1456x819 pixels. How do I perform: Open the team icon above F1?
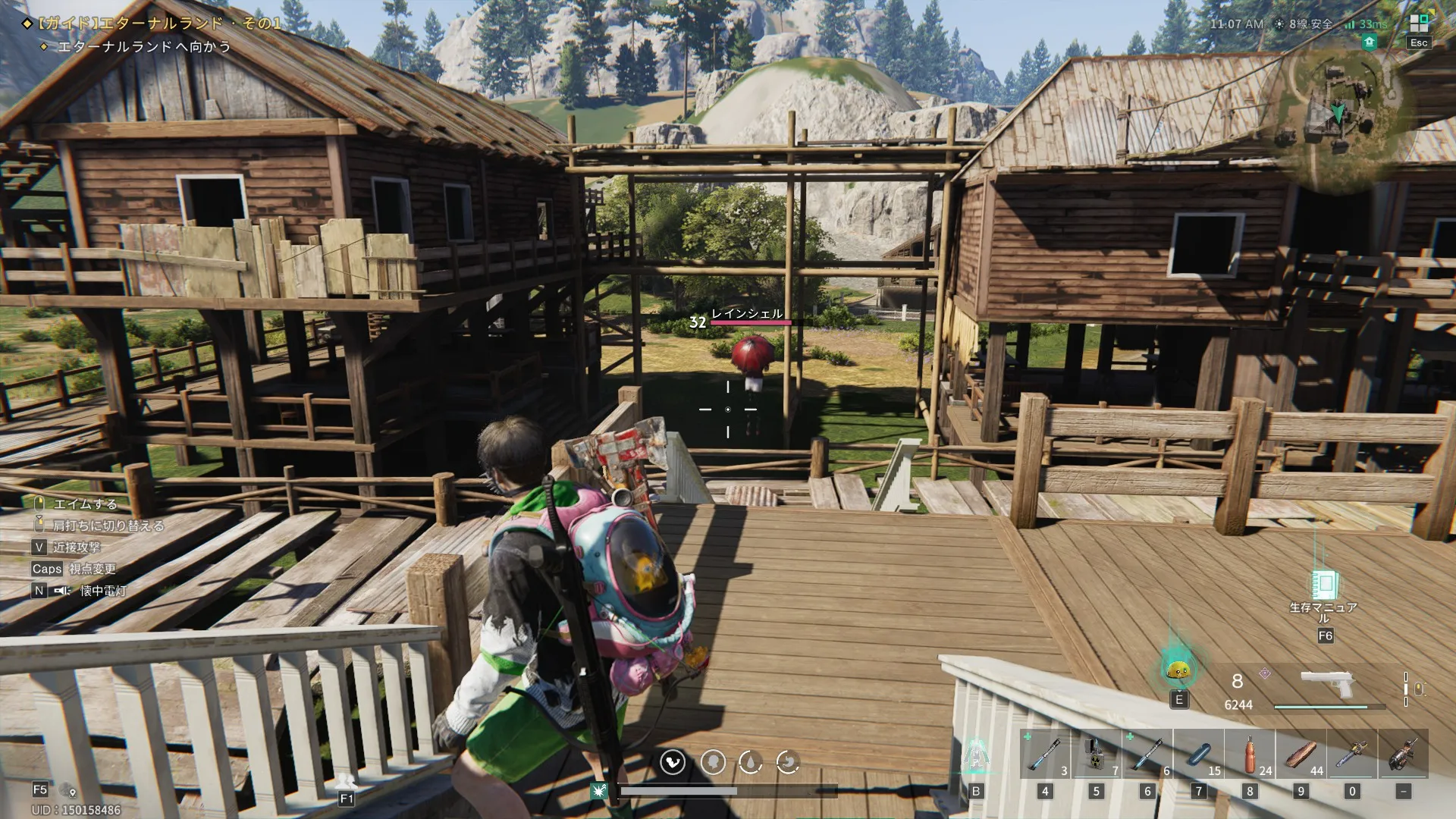pyautogui.click(x=347, y=781)
